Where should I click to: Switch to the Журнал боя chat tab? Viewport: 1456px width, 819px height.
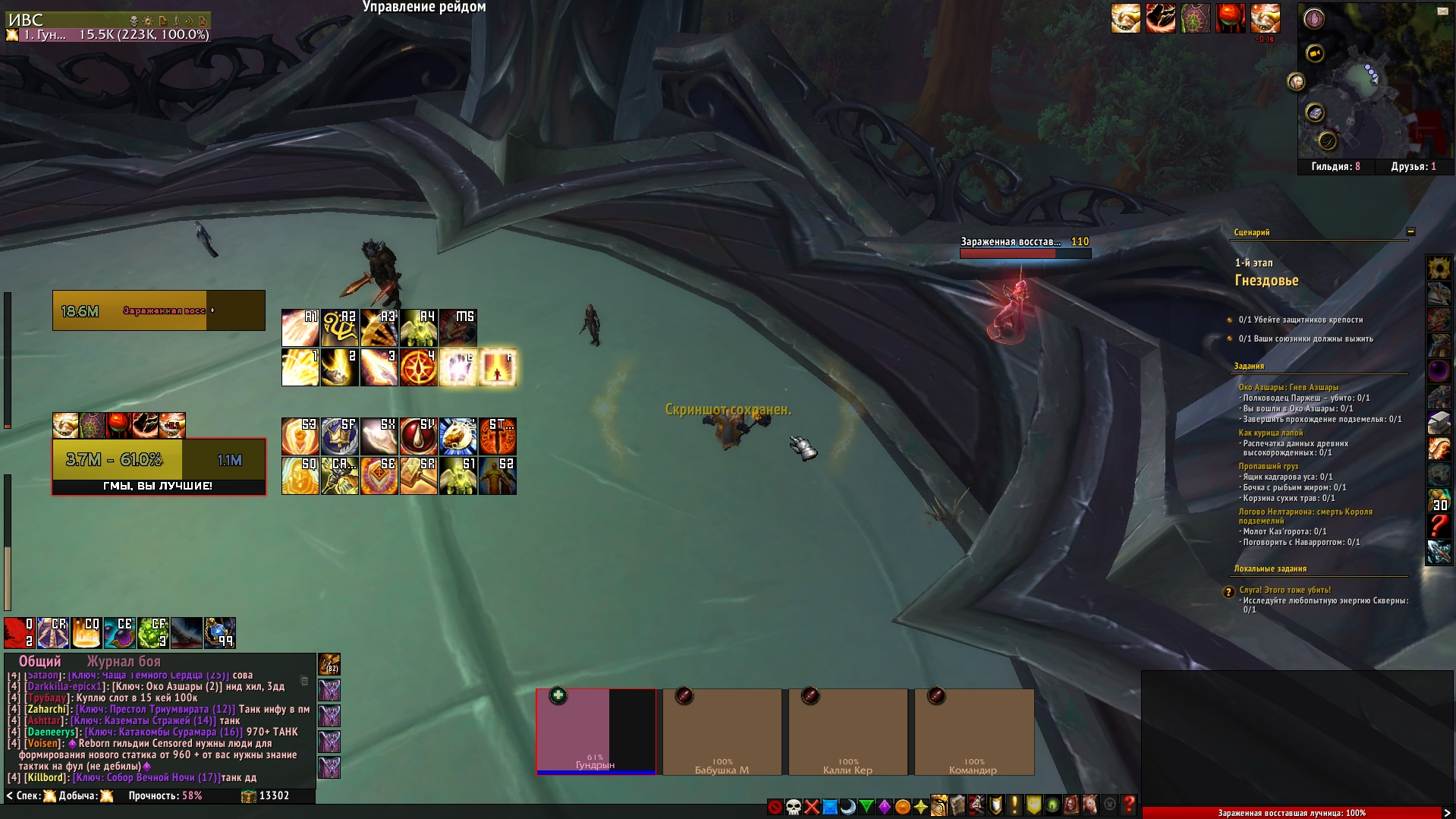click(x=124, y=661)
